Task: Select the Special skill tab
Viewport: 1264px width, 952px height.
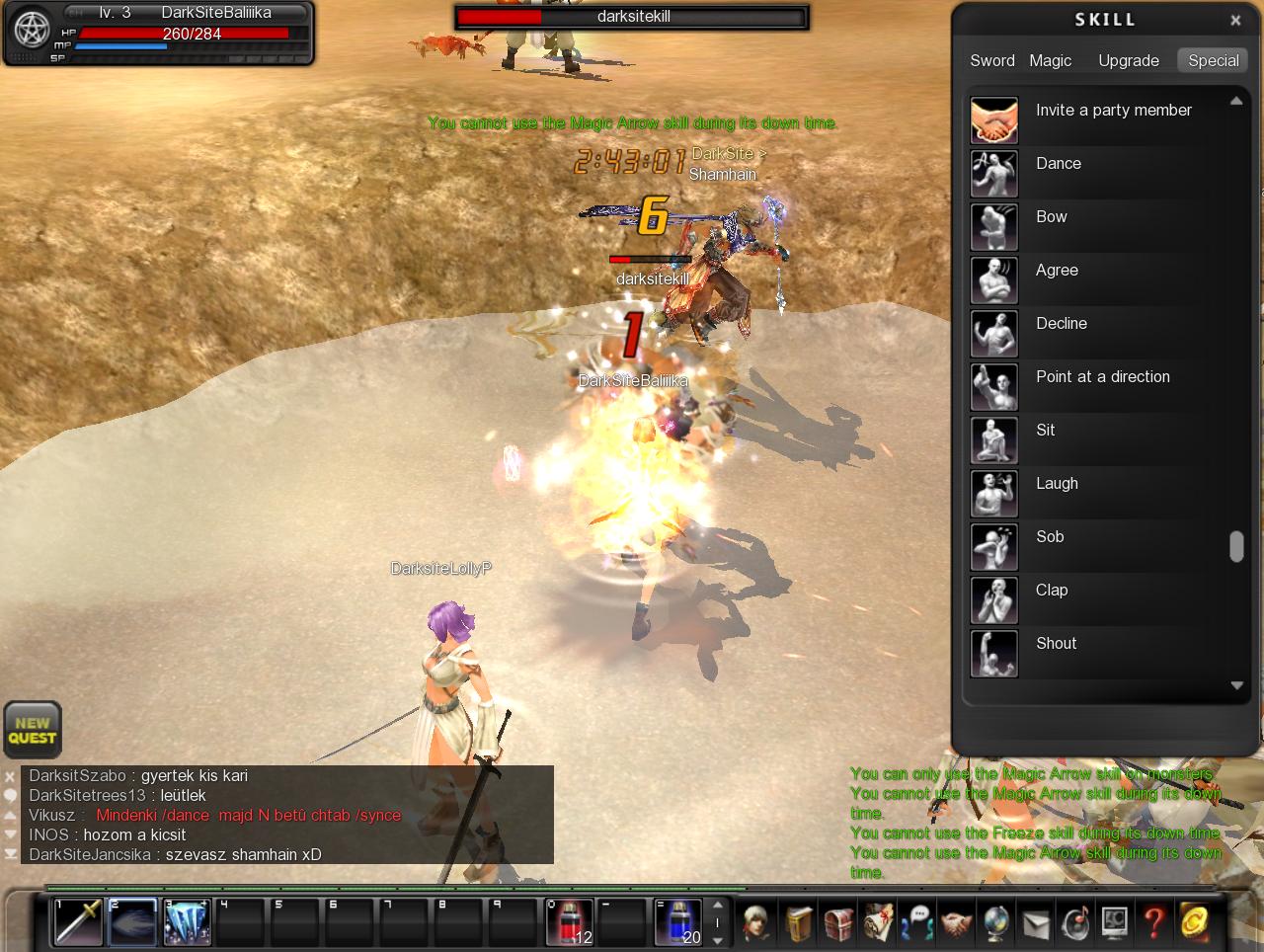Action: tap(1213, 60)
